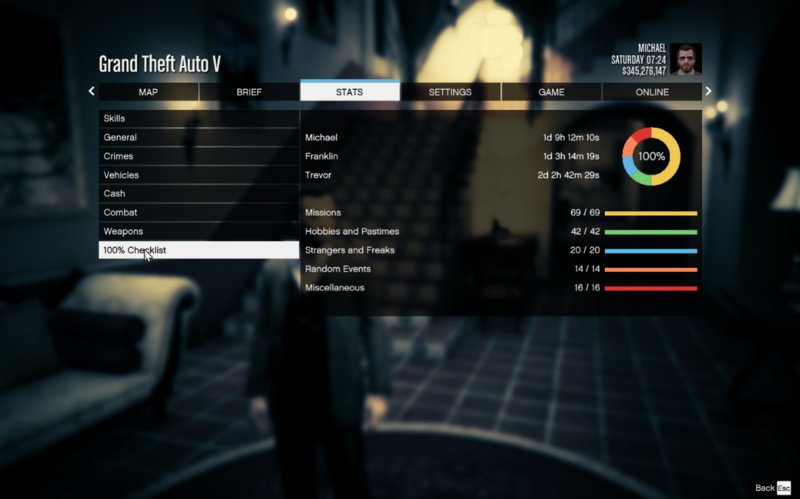Open the Combat stats category
Image resolution: width=800 pixels, height=499 pixels.
(x=198, y=213)
